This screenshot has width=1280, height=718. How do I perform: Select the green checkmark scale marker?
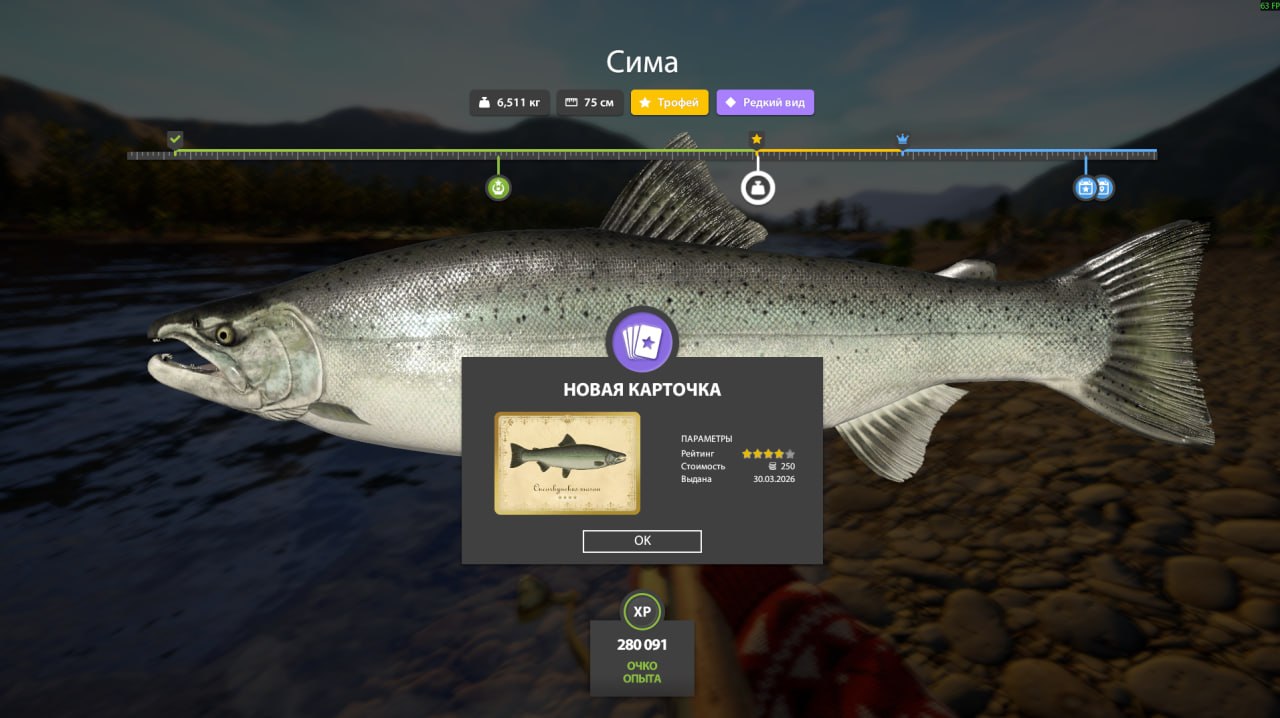[x=176, y=139]
